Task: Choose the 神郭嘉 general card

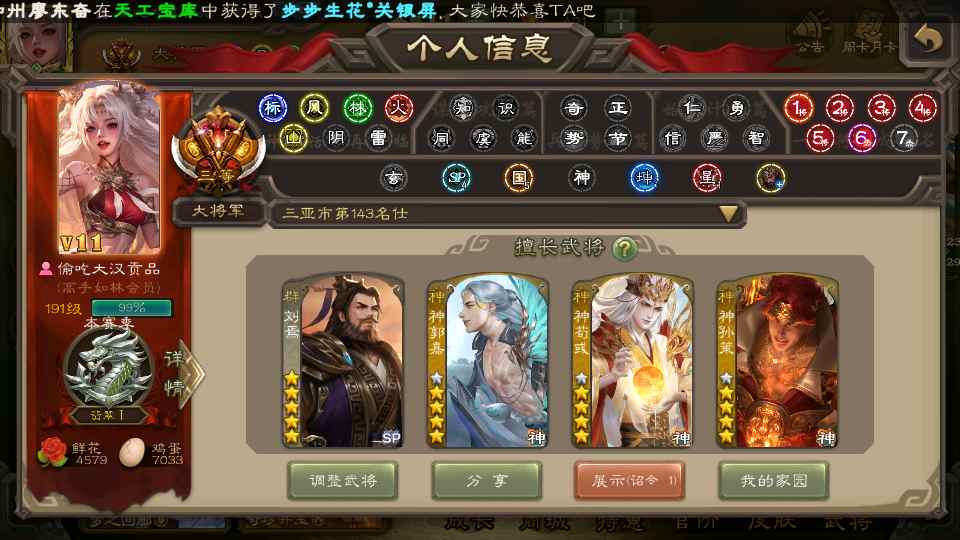Action: tap(487, 361)
